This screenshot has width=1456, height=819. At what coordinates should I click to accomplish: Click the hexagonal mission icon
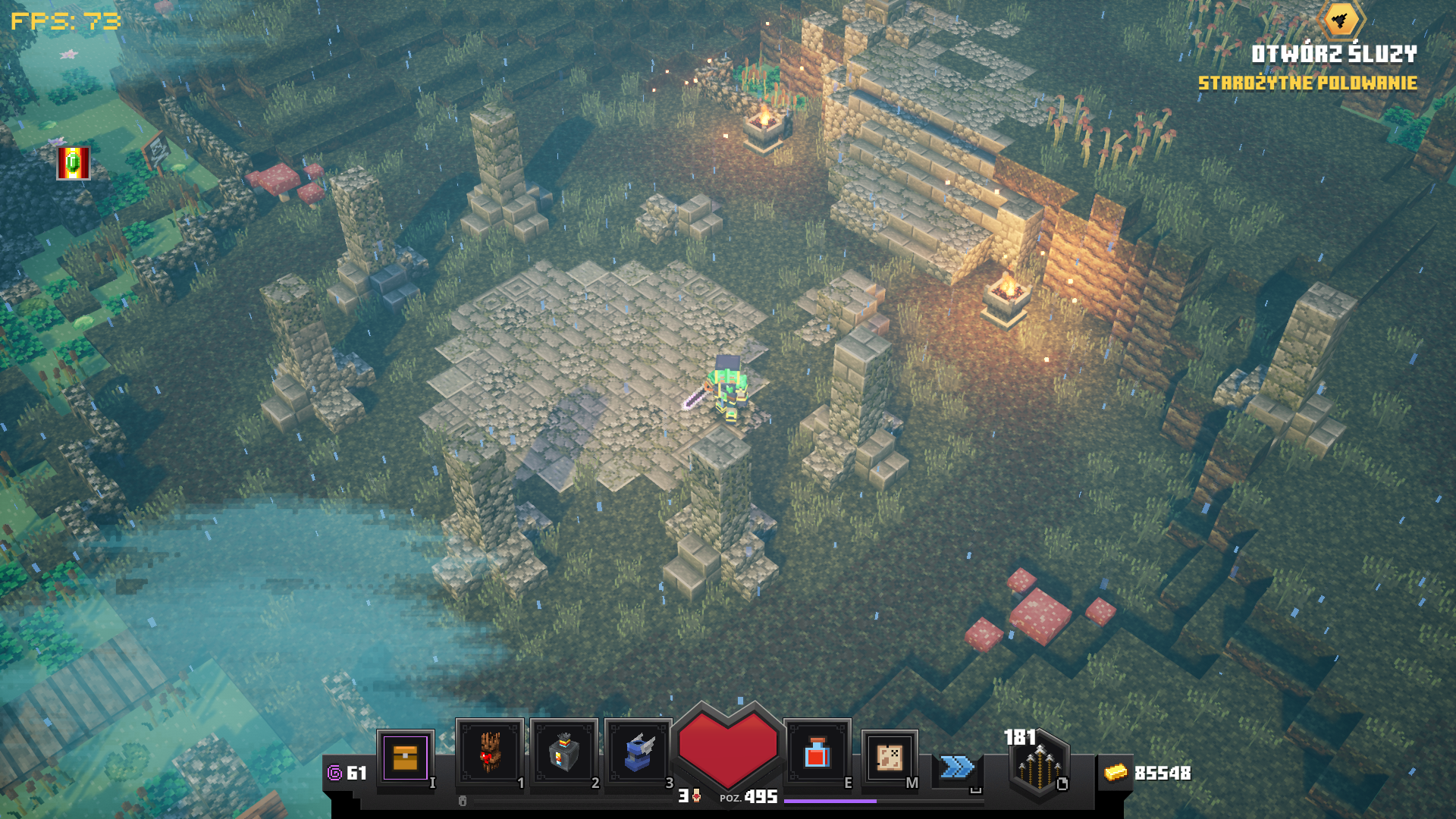click(1341, 20)
